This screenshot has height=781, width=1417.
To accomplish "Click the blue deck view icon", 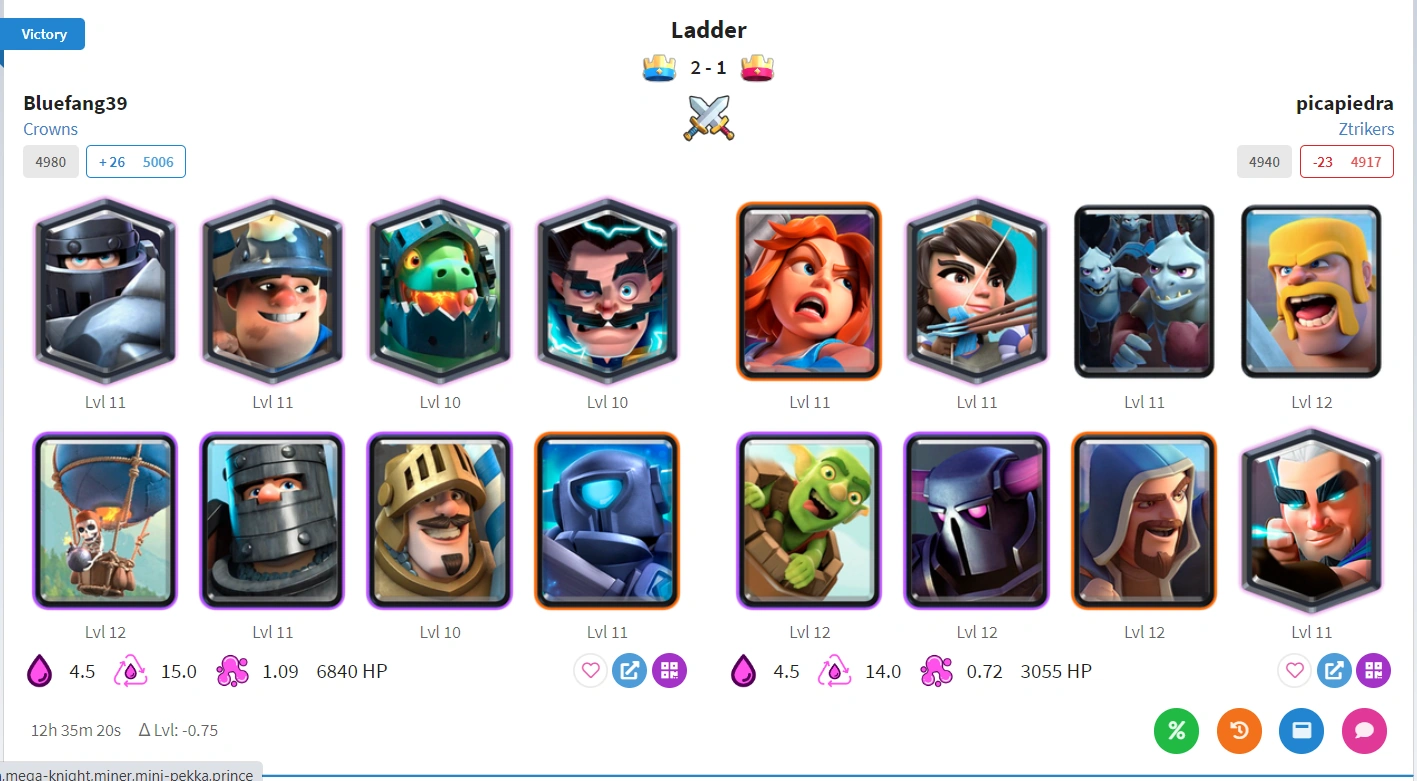I will click(1301, 731).
